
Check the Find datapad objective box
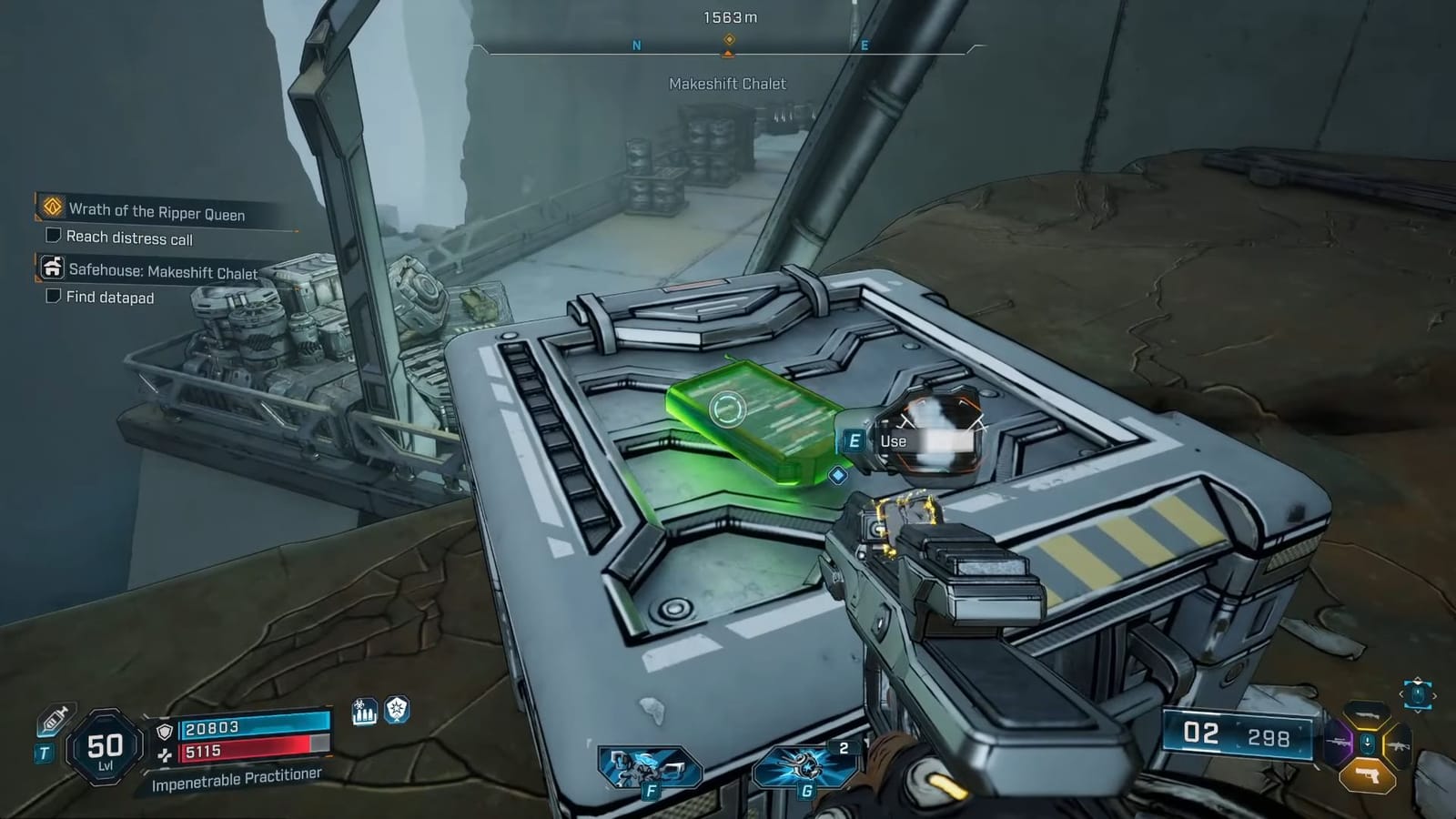pyautogui.click(x=52, y=297)
